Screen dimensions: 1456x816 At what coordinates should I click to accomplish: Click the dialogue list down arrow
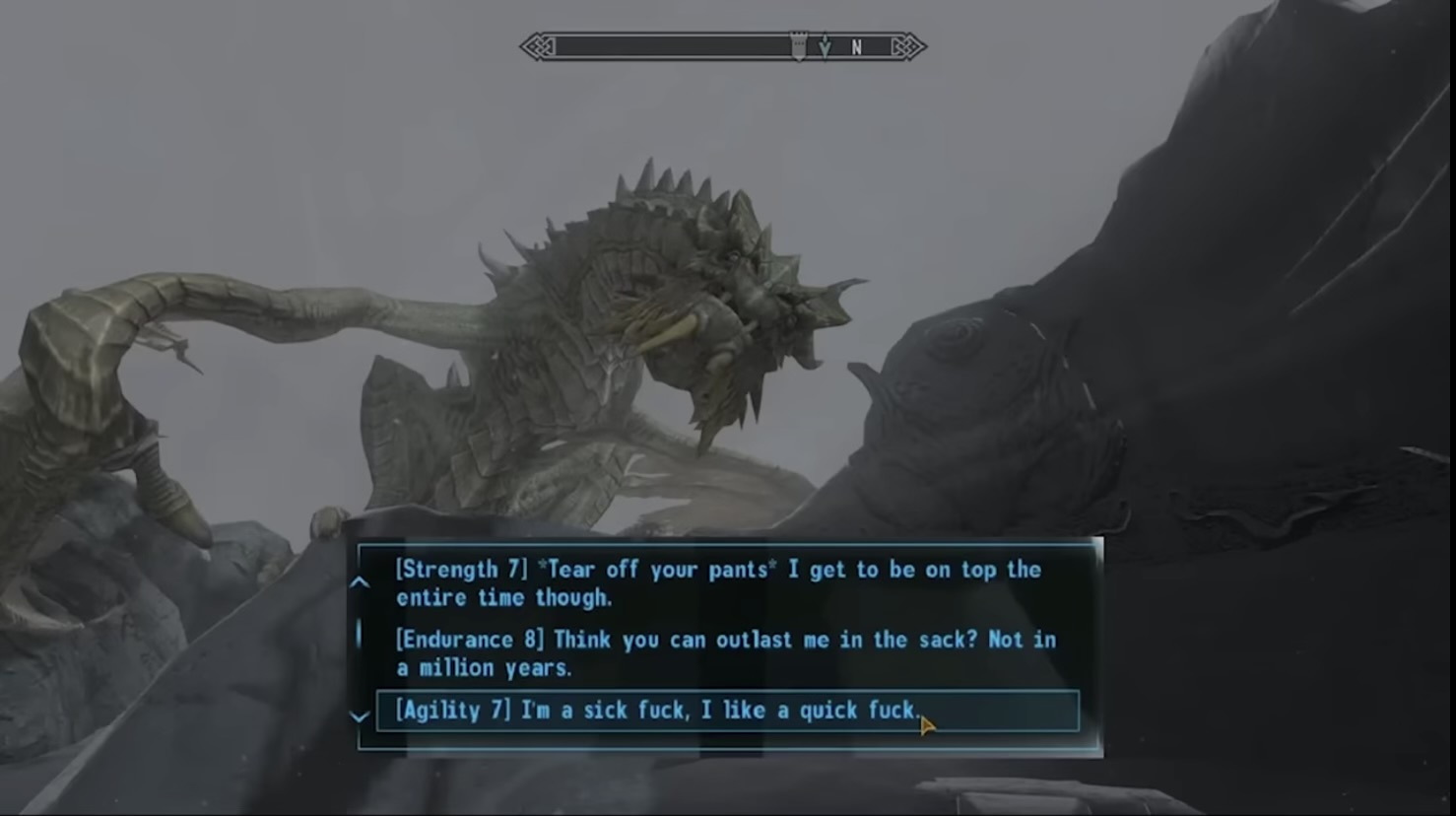click(x=360, y=716)
